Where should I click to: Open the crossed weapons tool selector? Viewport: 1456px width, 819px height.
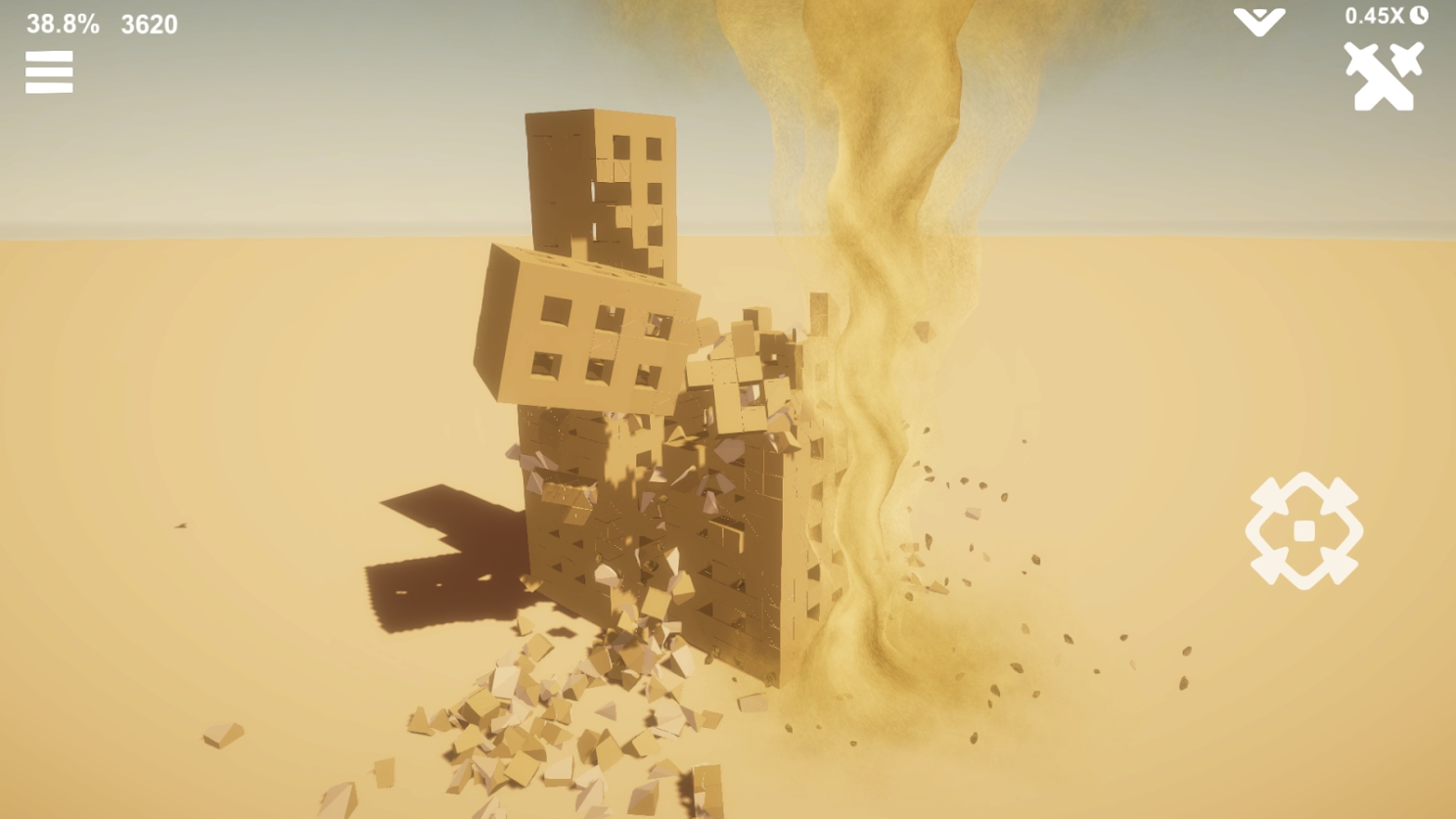(1383, 76)
